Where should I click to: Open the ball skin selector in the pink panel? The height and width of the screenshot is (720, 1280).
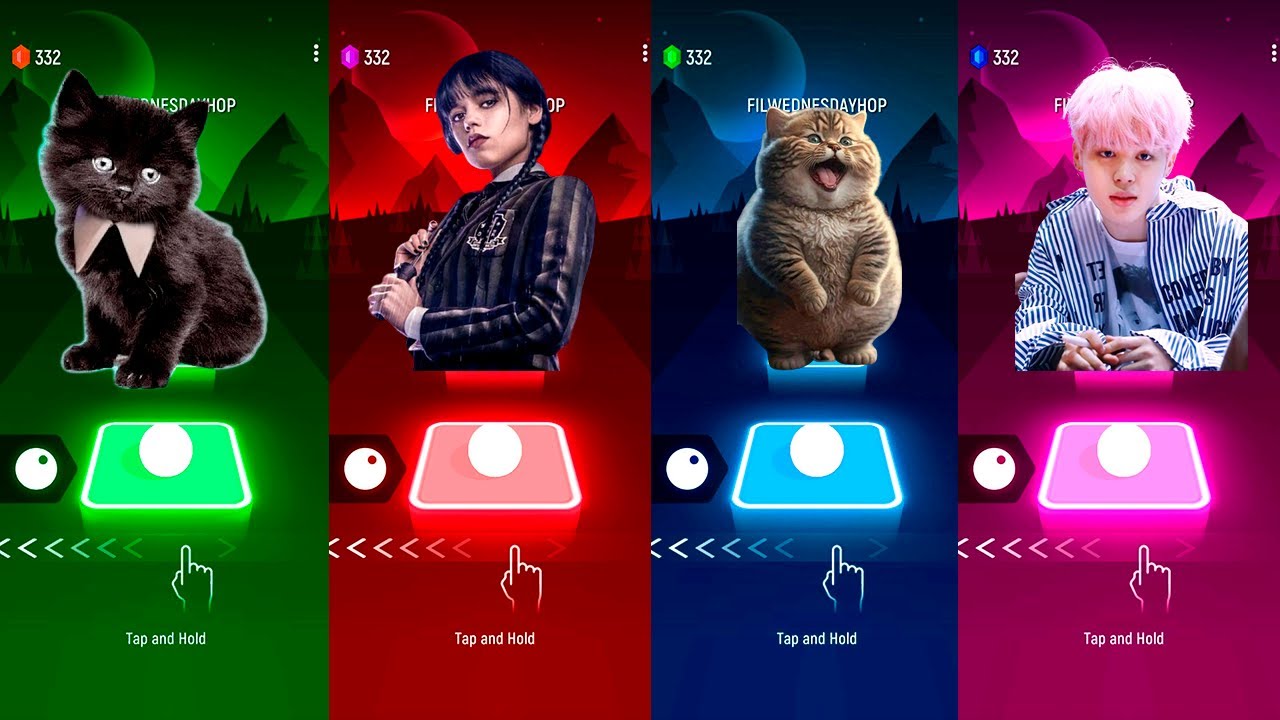(994, 469)
